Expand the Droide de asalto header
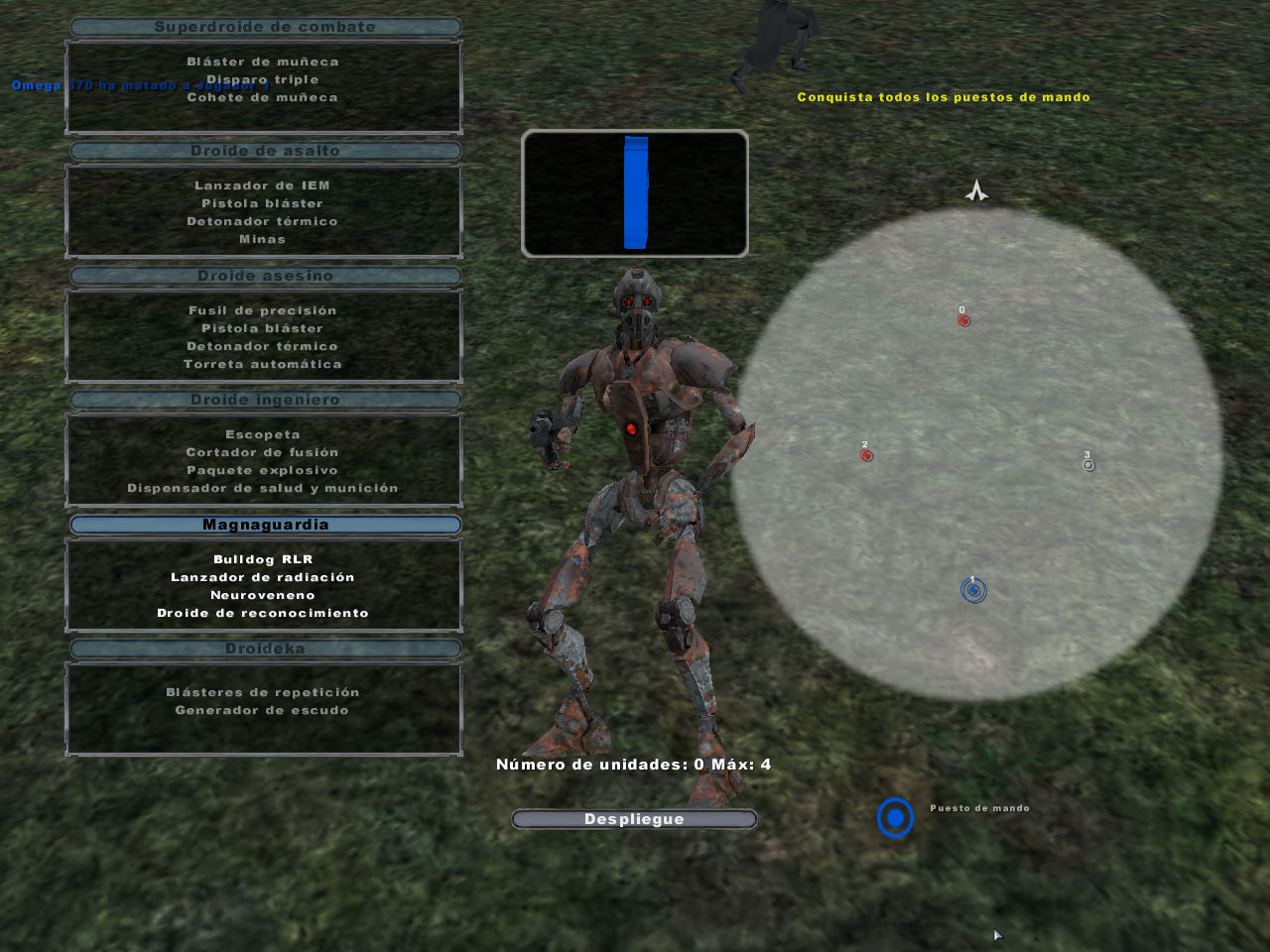The image size is (1270, 952). [263, 151]
